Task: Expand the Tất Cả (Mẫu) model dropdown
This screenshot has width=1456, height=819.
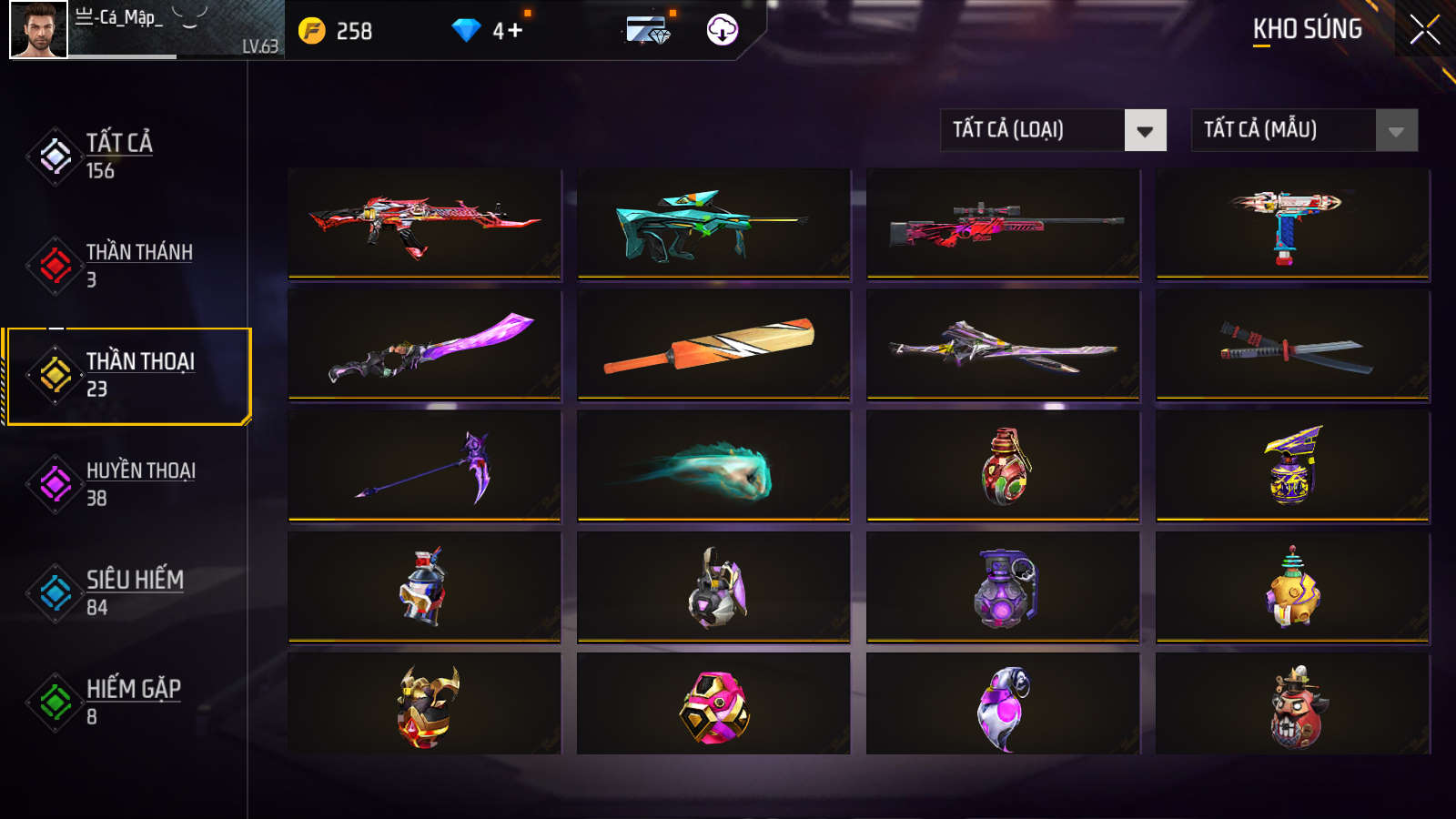Action: pyautogui.click(x=1304, y=130)
